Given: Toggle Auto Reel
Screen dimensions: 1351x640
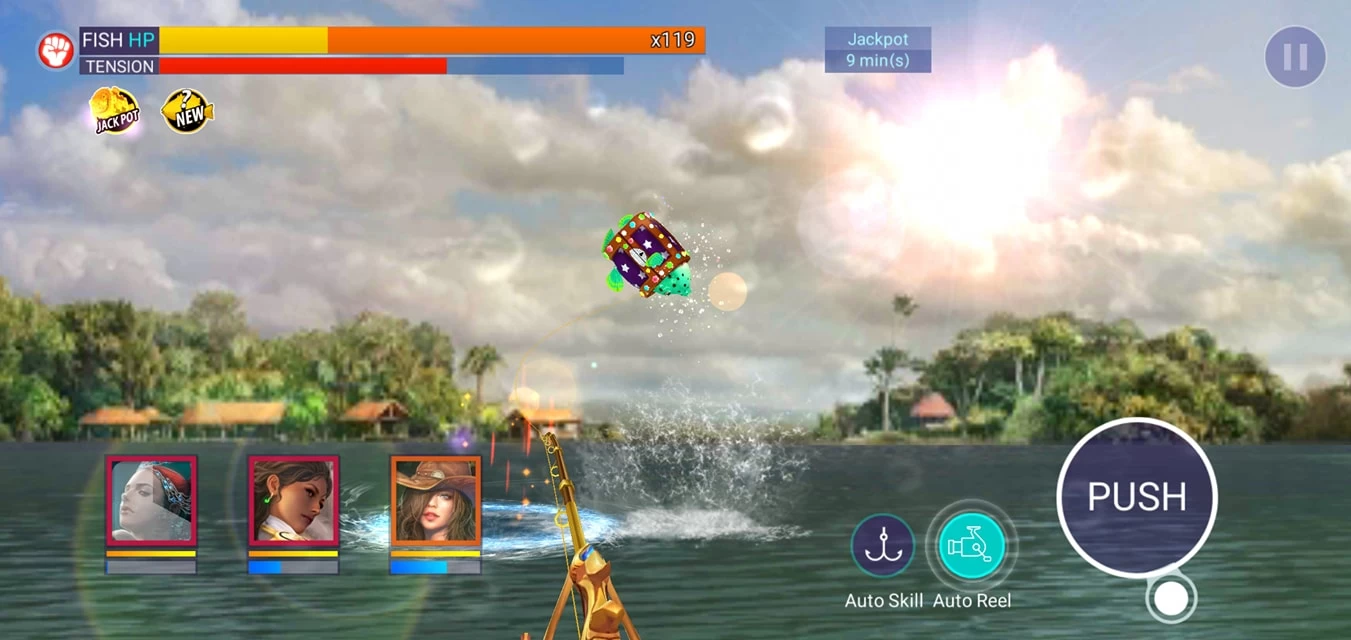Looking at the screenshot, I should coord(971,546).
